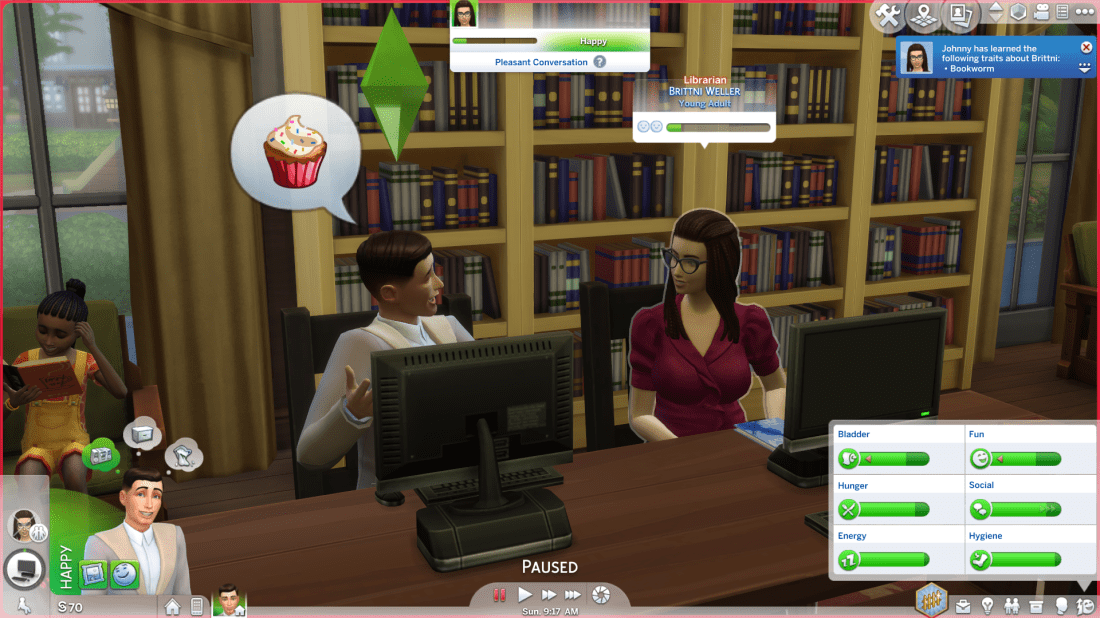Take a screenshot with the camera shutter icon
The height and width of the screenshot is (618, 1100).
point(601,595)
